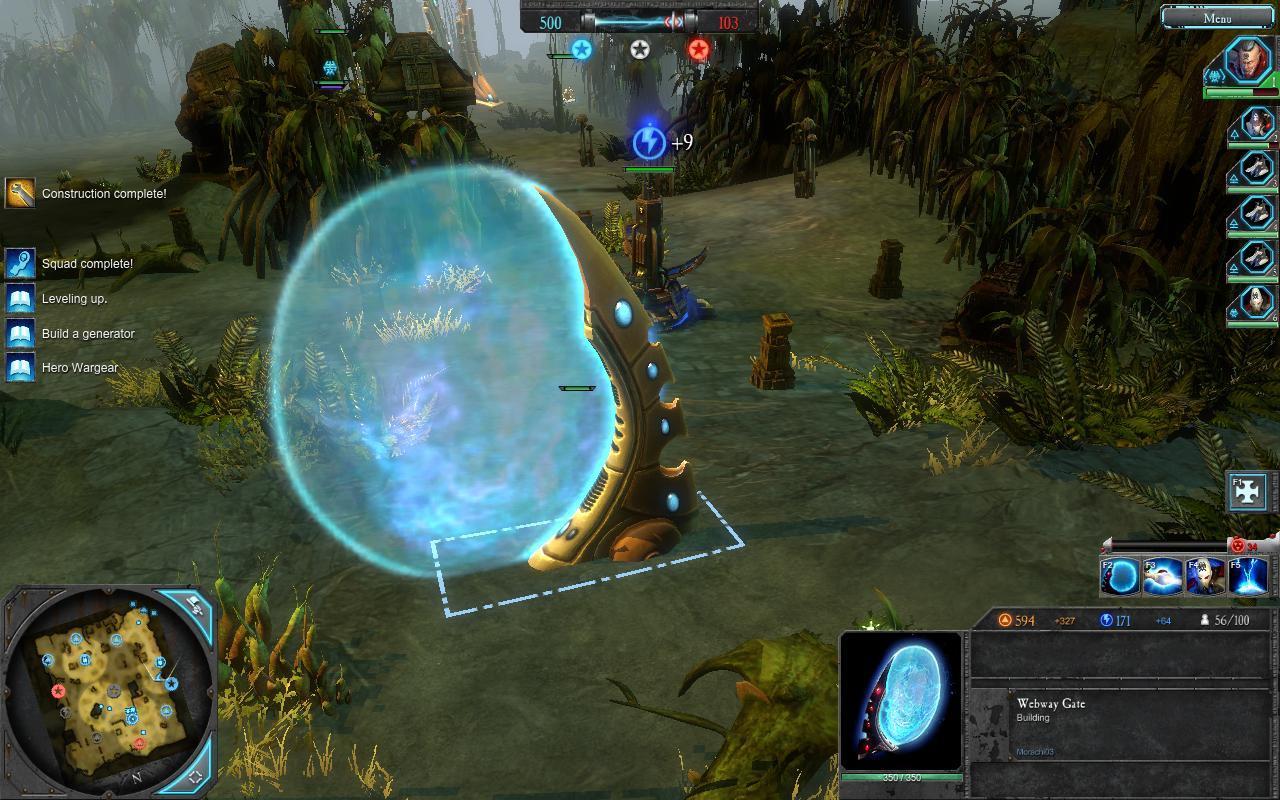Screen dimensions: 1280x800
Task: Click the minimap
Action: (103, 690)
